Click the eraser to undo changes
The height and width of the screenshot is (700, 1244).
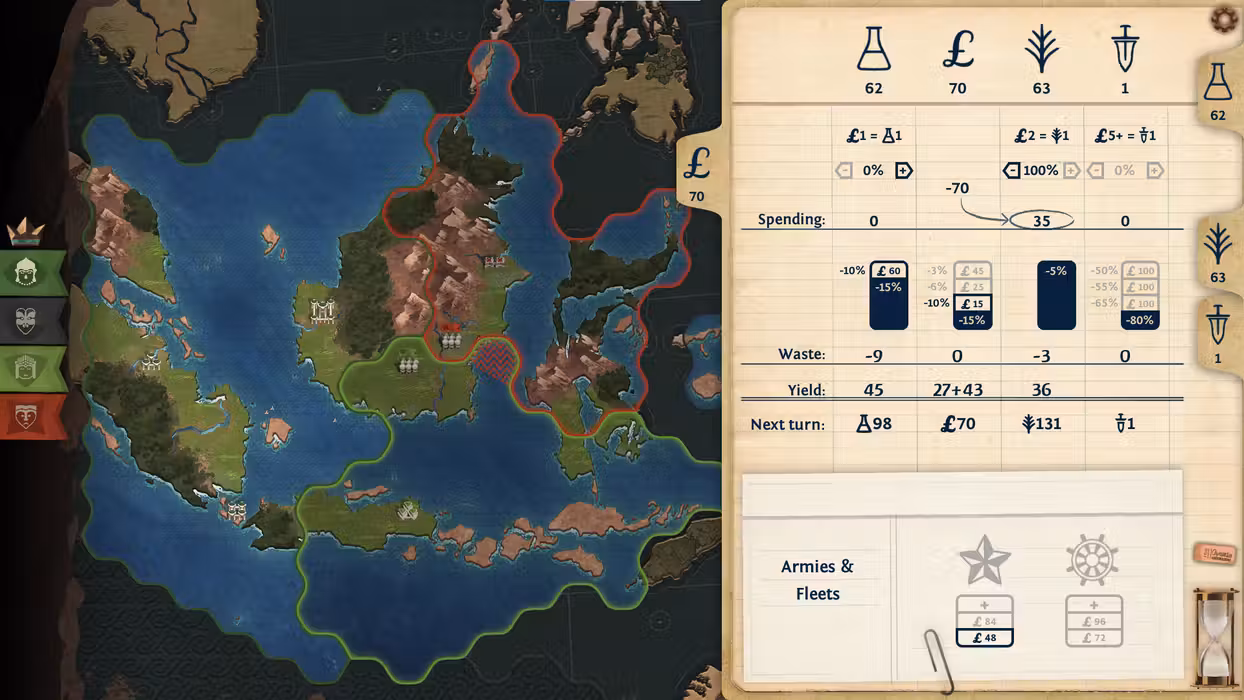pyautogui.click(x=1214, y=553)
